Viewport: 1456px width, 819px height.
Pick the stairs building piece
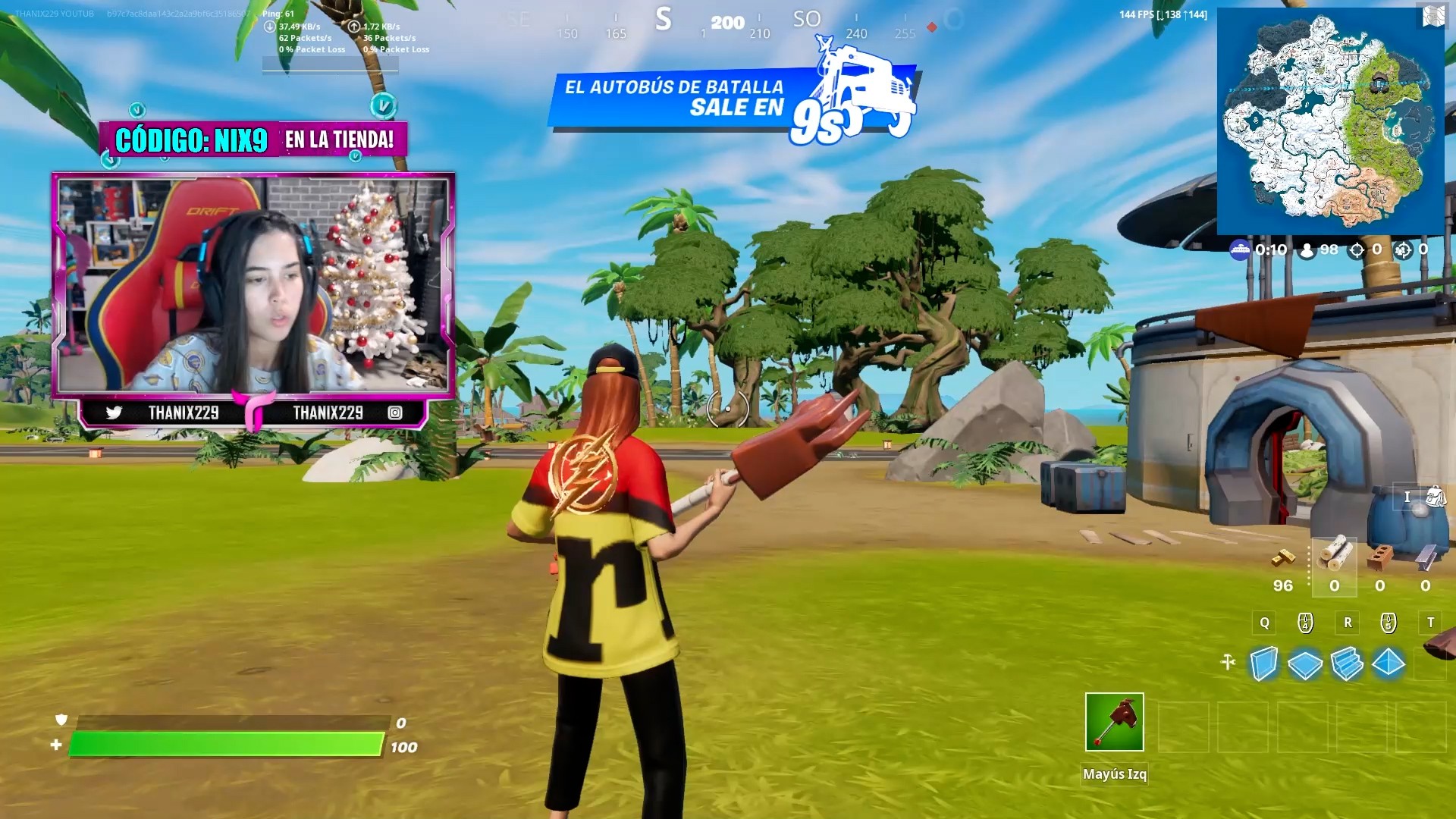click(x=1347, y=664)
